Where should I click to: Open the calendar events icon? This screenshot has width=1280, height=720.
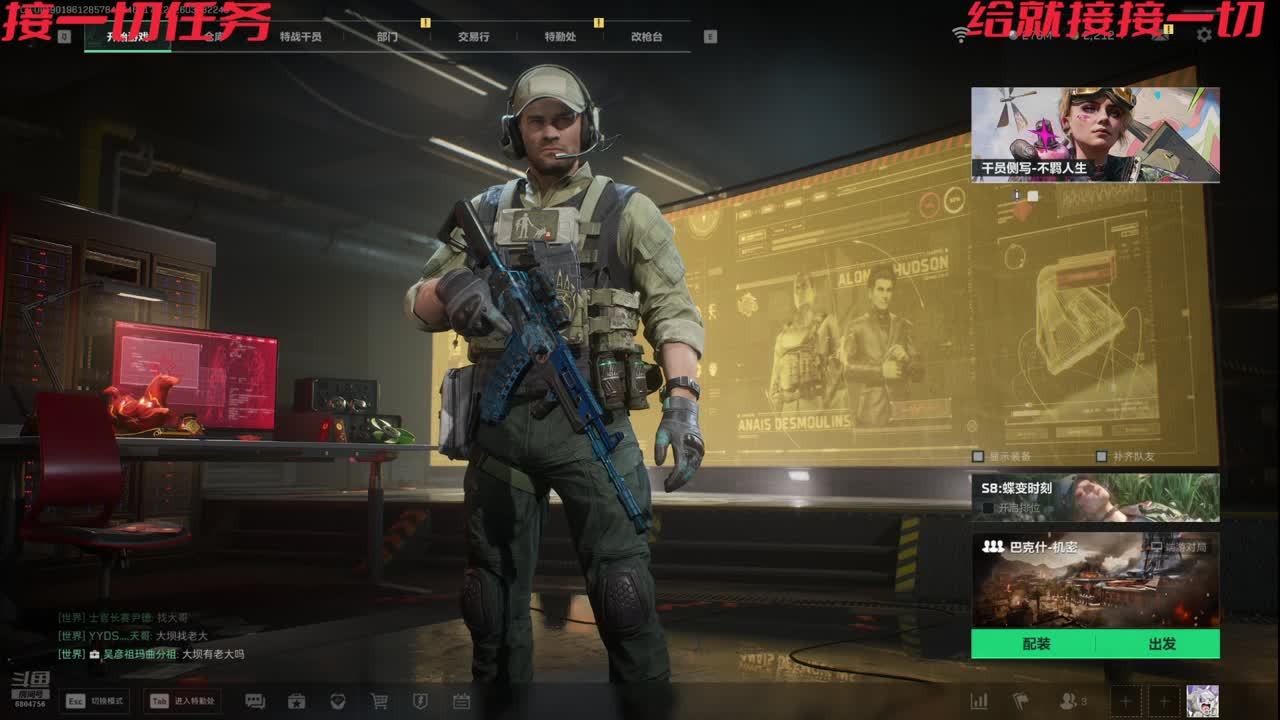click(461, 701)
